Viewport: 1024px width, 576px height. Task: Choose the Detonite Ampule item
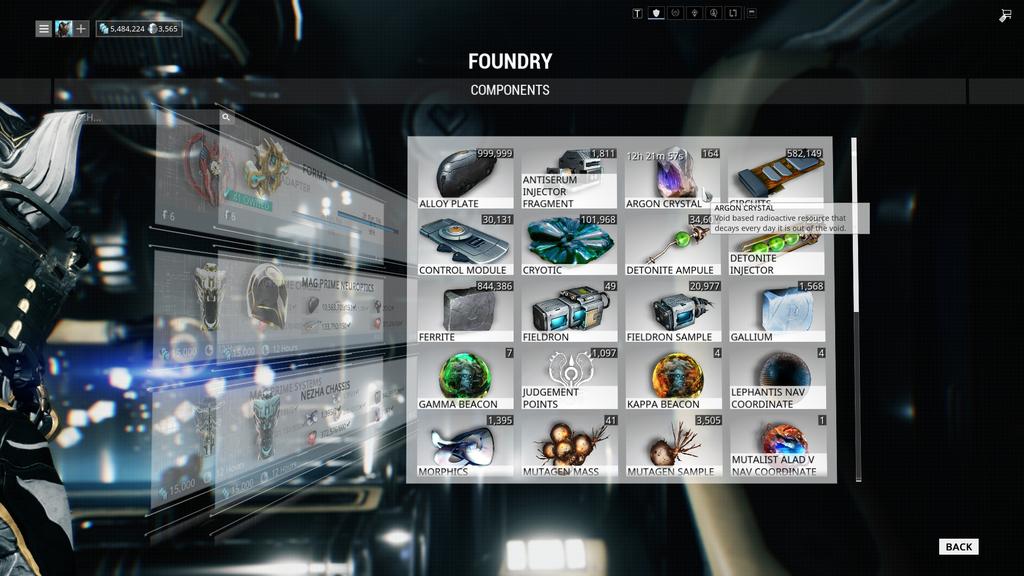point(672,245)
